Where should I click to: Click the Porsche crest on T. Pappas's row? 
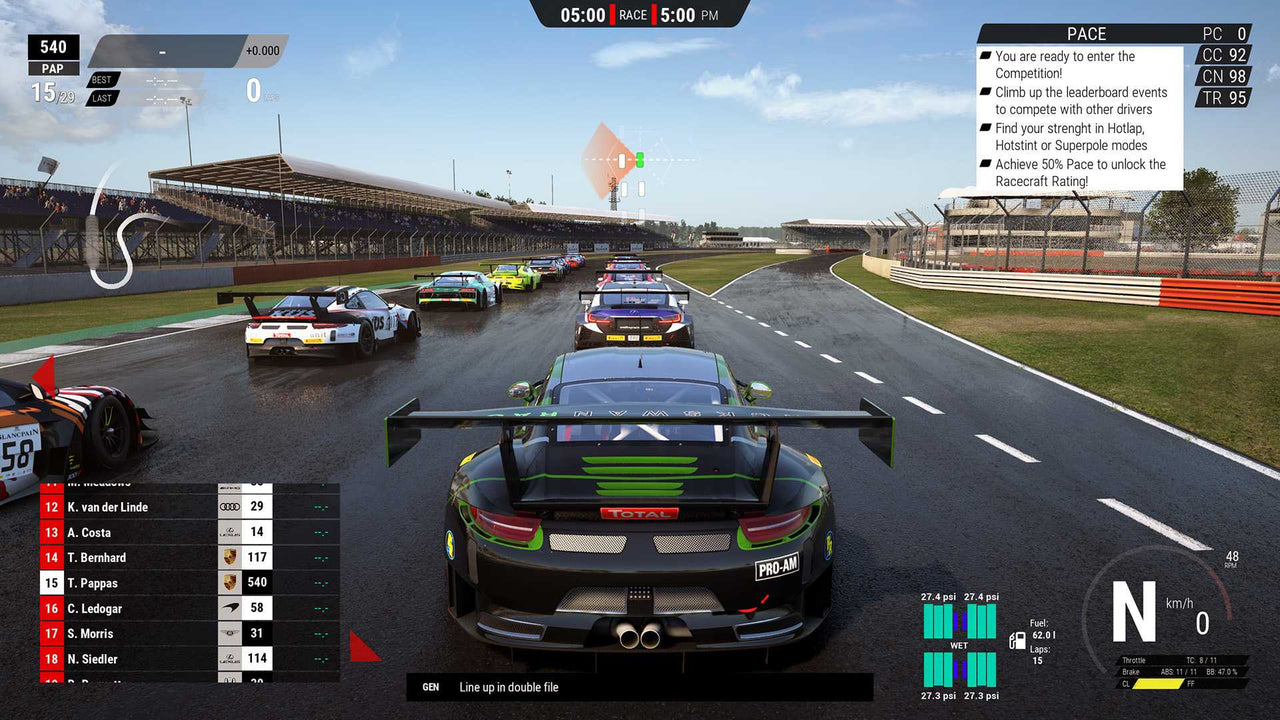228,582
